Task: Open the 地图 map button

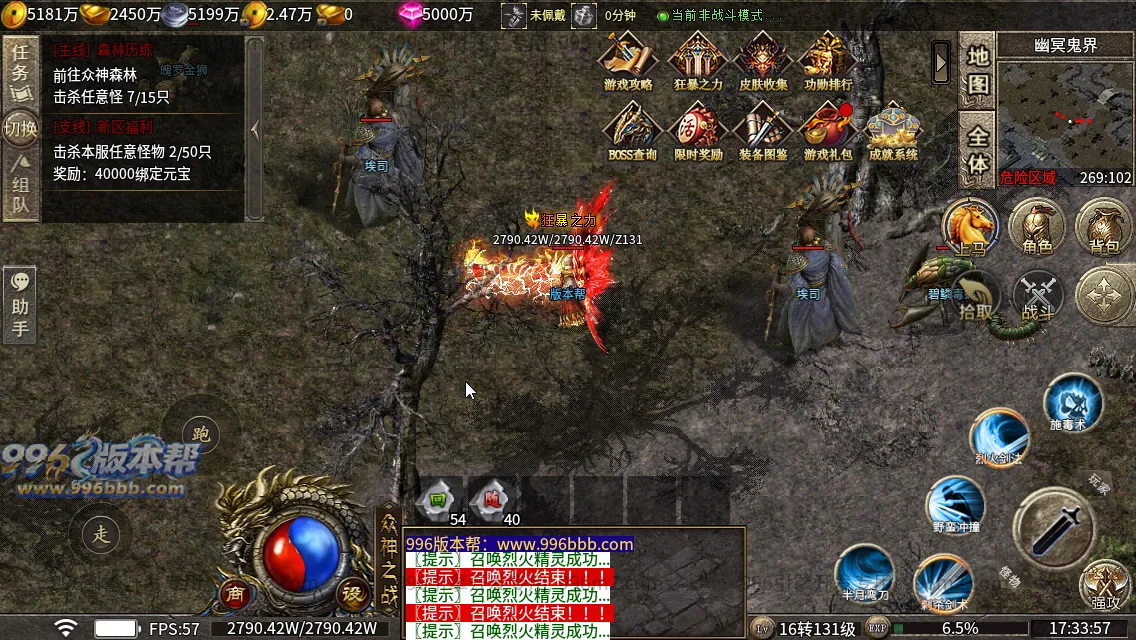Action: [977, 71]
